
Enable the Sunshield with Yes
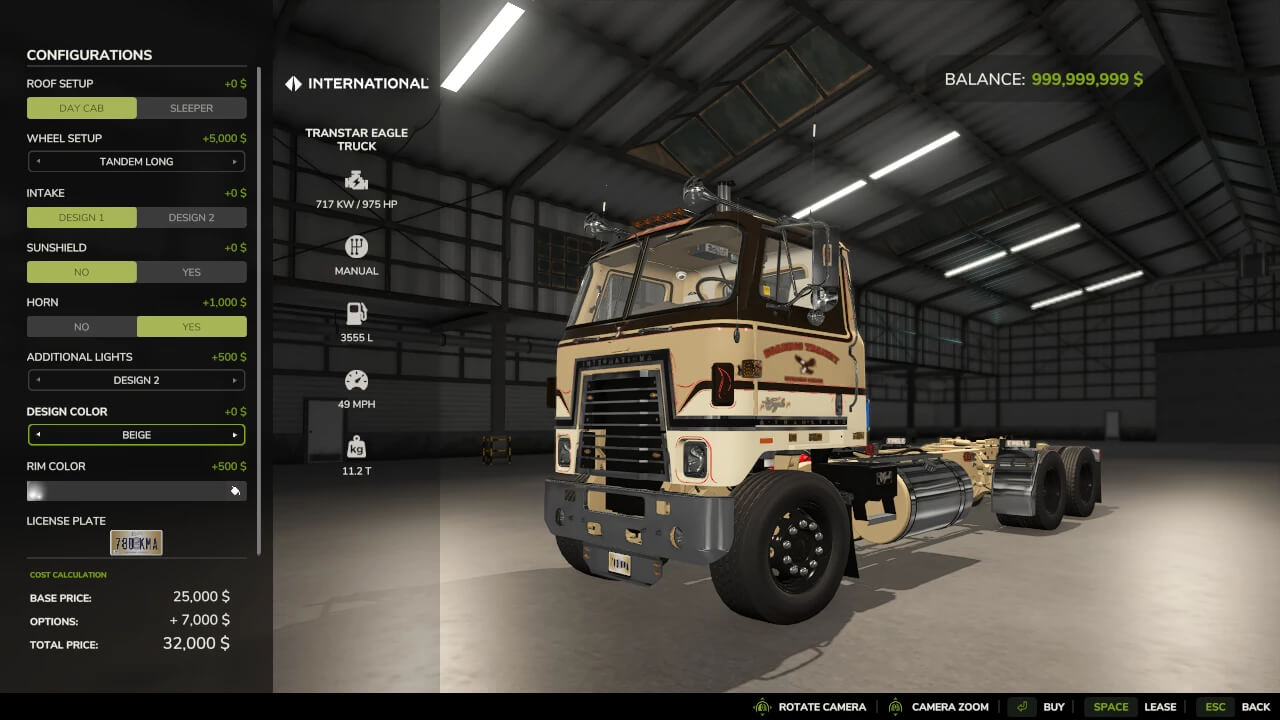pyautogui.click(x=191, y=272)
